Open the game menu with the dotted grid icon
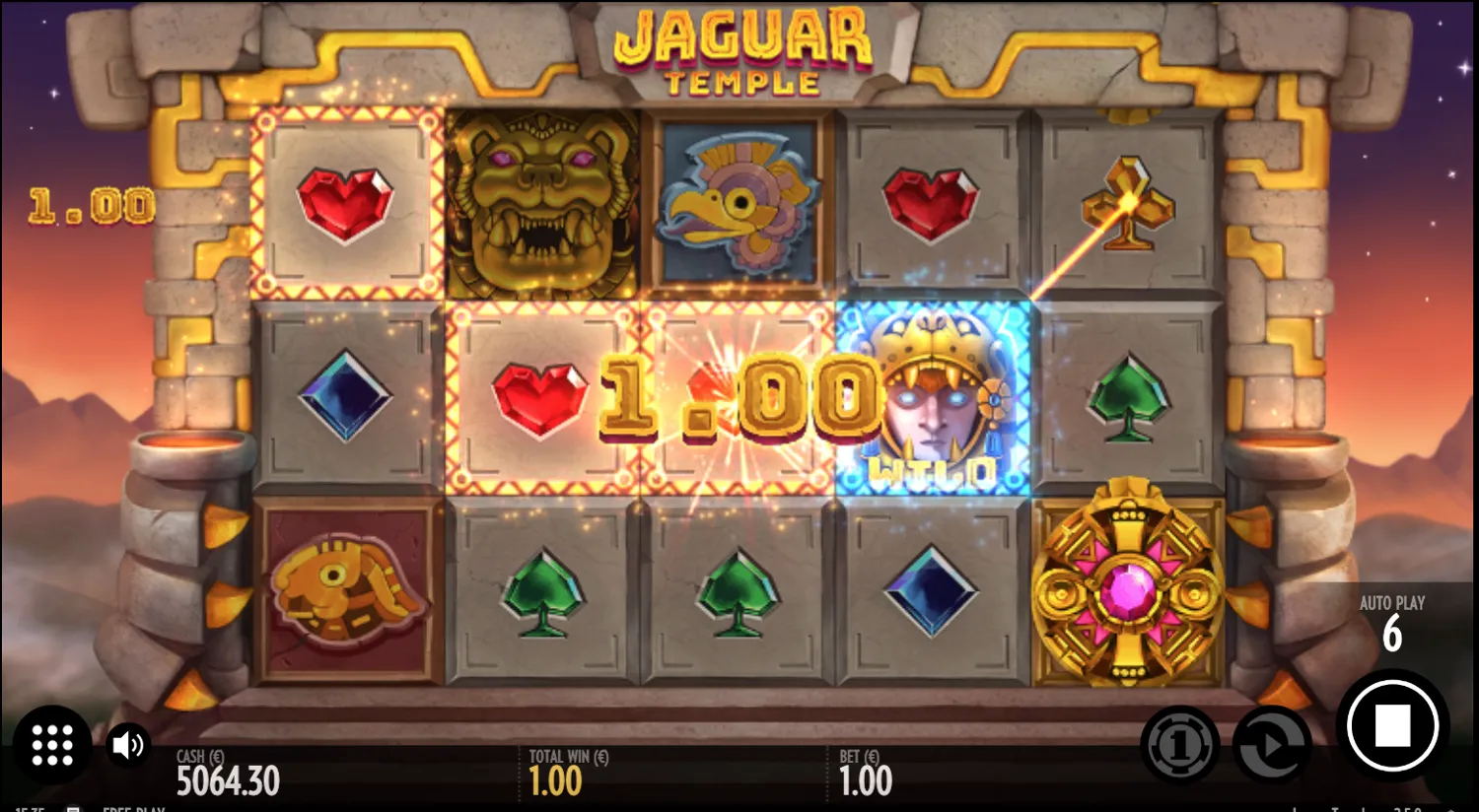 pyautogui.click(x=52, y=745)
